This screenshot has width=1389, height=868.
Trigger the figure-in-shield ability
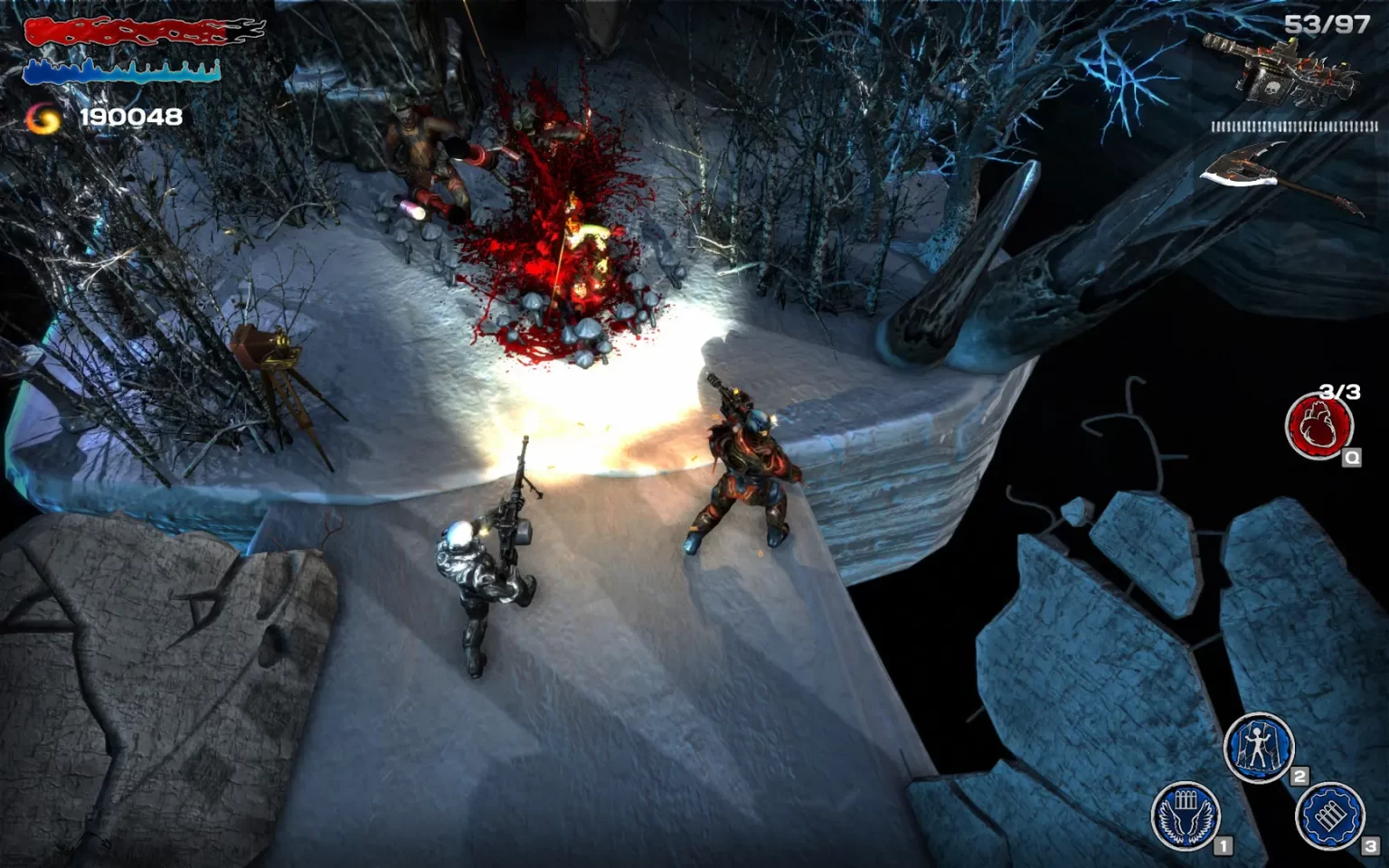click(x=1258, y=748)
